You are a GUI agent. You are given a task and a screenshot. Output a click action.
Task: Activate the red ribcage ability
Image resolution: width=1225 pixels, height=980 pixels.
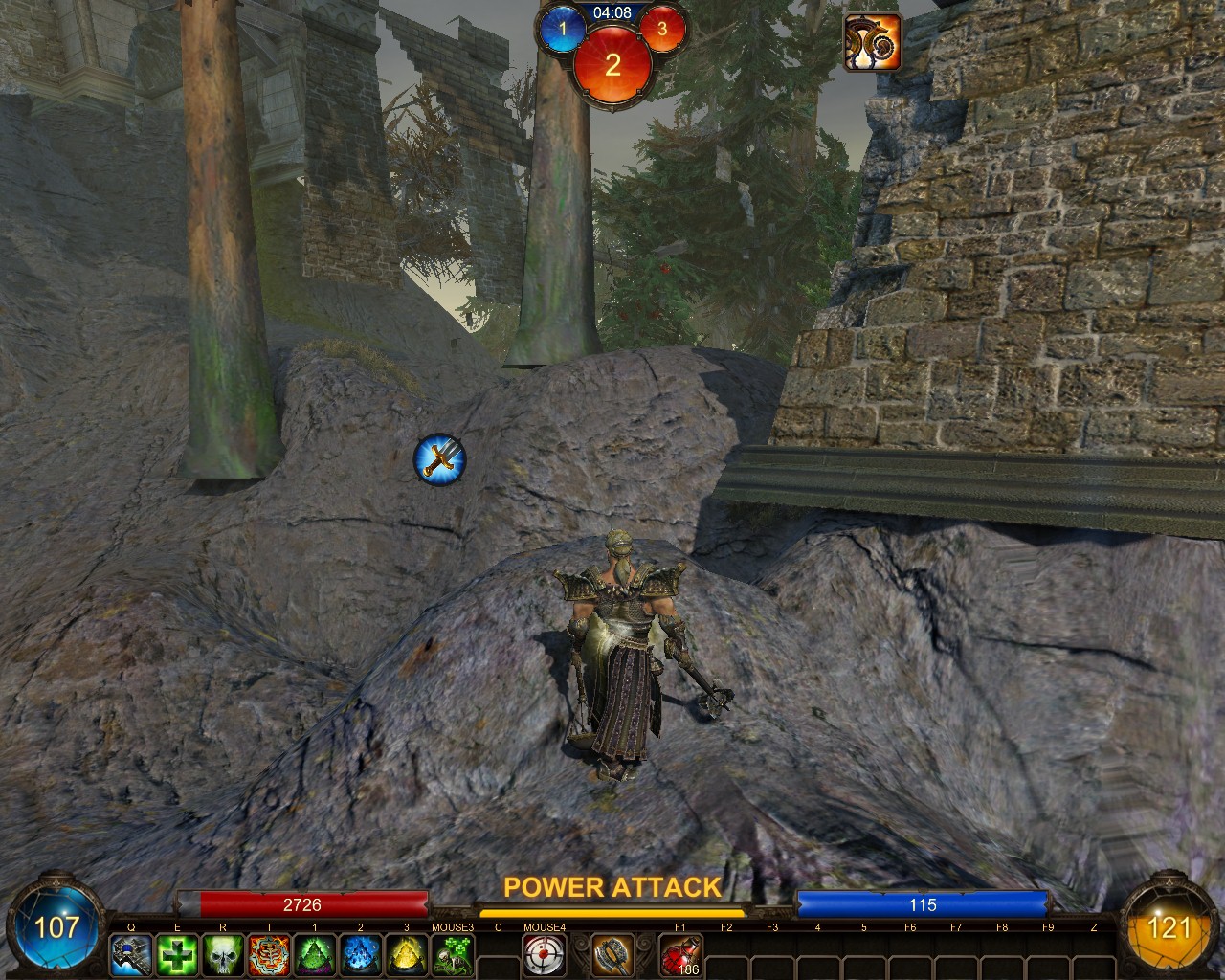[269, 954]
